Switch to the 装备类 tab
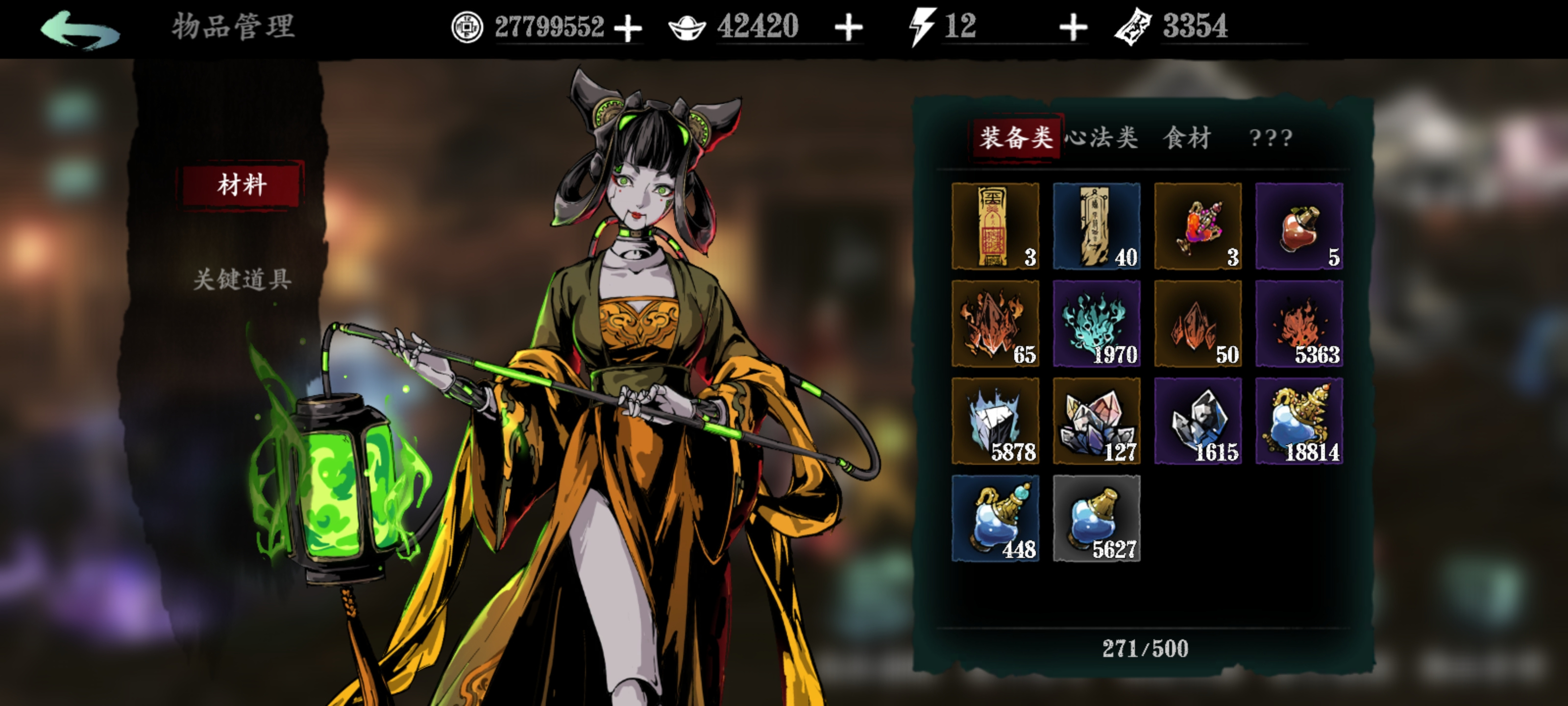The image size is (1568, 706). pyautogui.click(x=1015, y=138)
